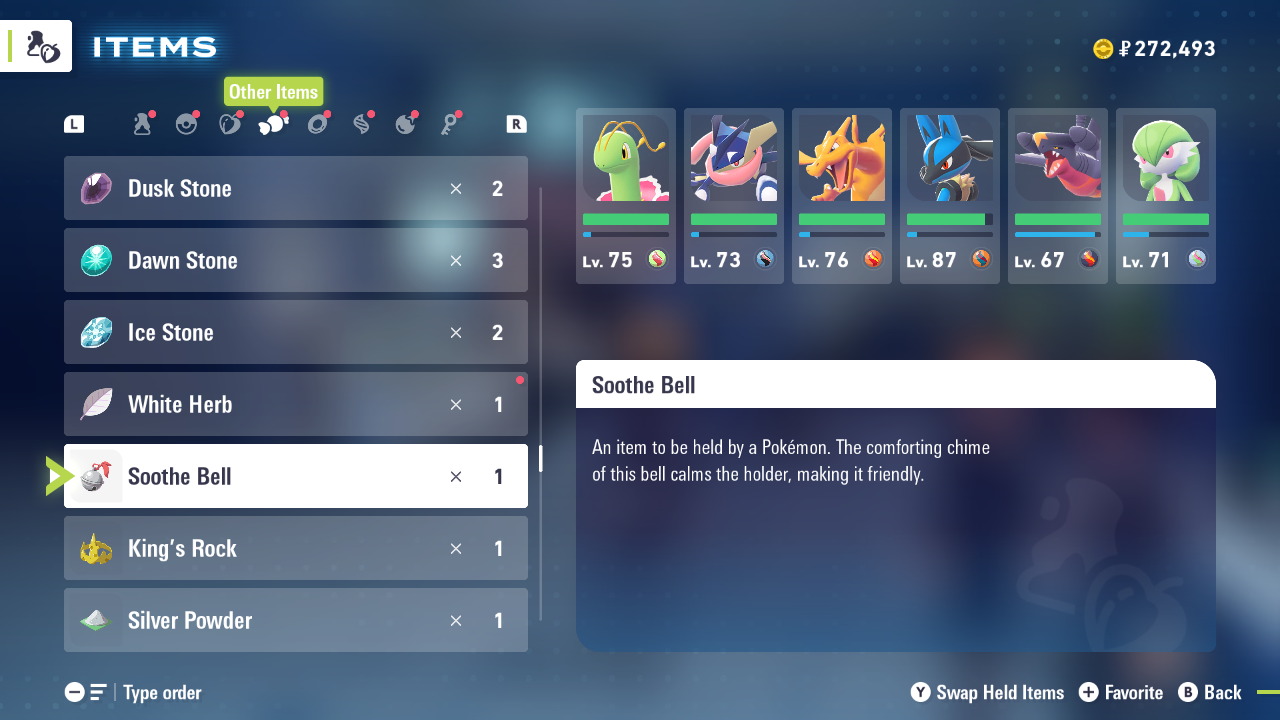Select Greninja's party card

tap(734, 196)
